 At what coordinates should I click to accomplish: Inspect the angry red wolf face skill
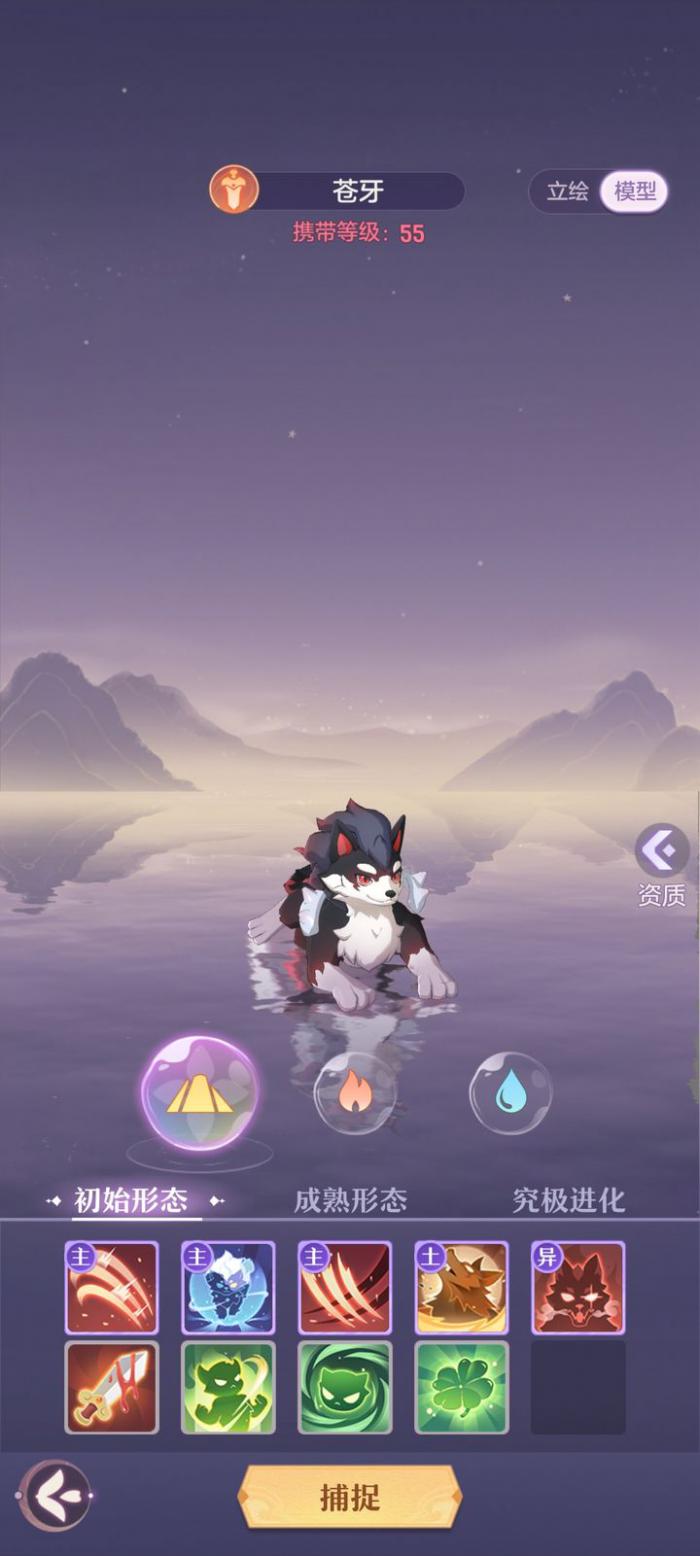(x=578, y=1288)
